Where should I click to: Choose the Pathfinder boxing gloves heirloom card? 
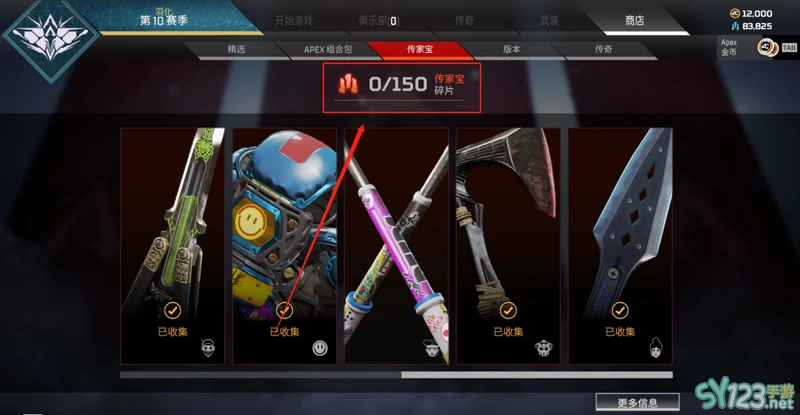[x=285, y=245]
